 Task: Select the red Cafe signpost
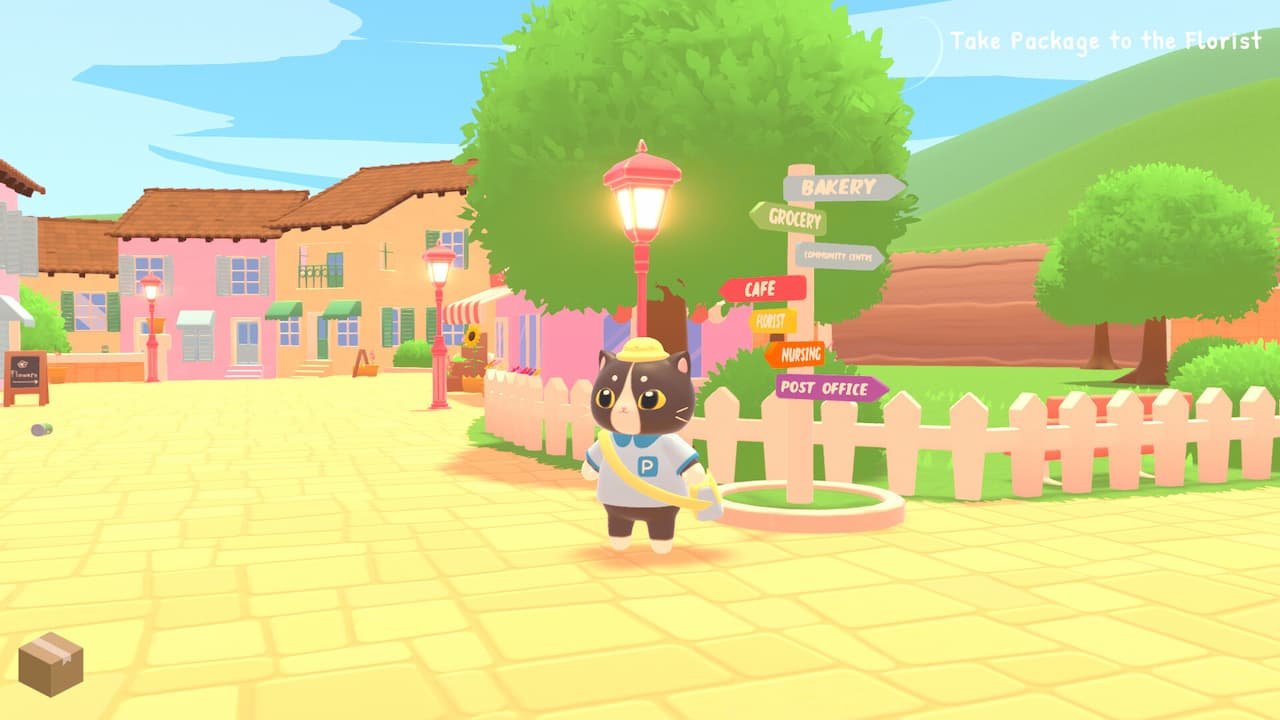761,287
